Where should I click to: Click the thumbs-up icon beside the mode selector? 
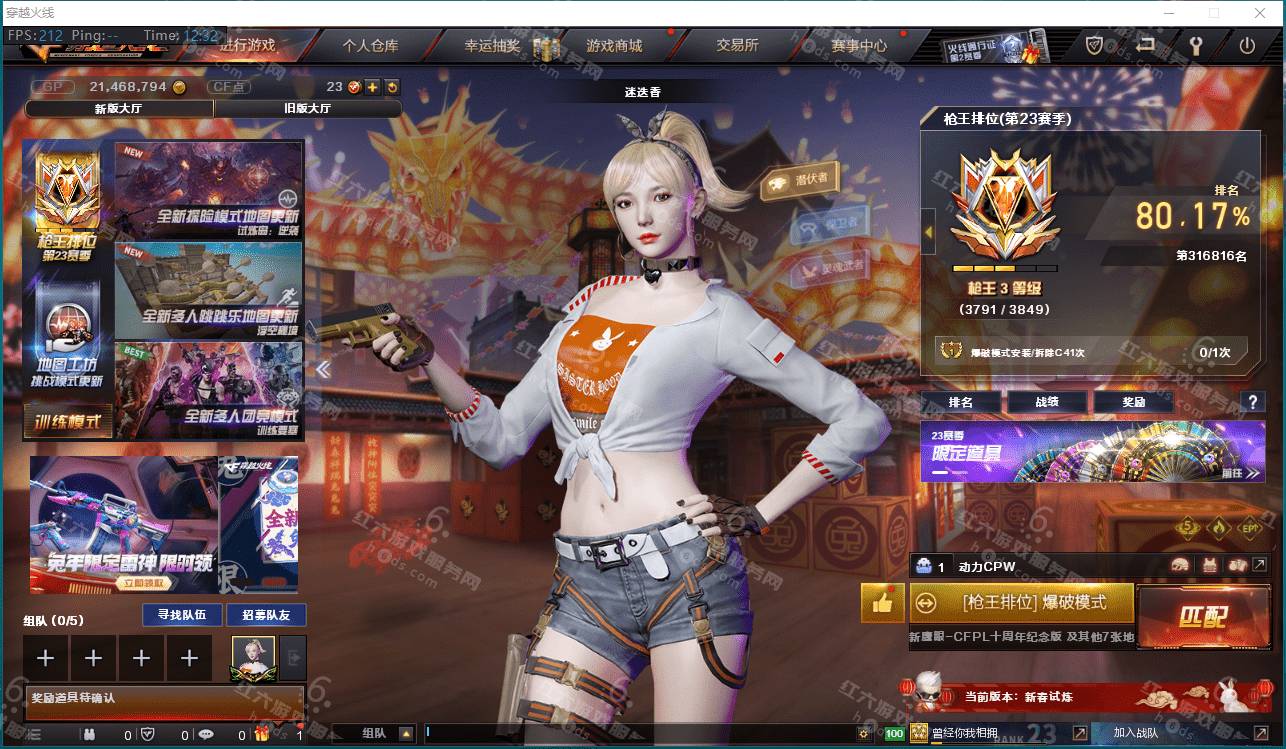(882, 603)
